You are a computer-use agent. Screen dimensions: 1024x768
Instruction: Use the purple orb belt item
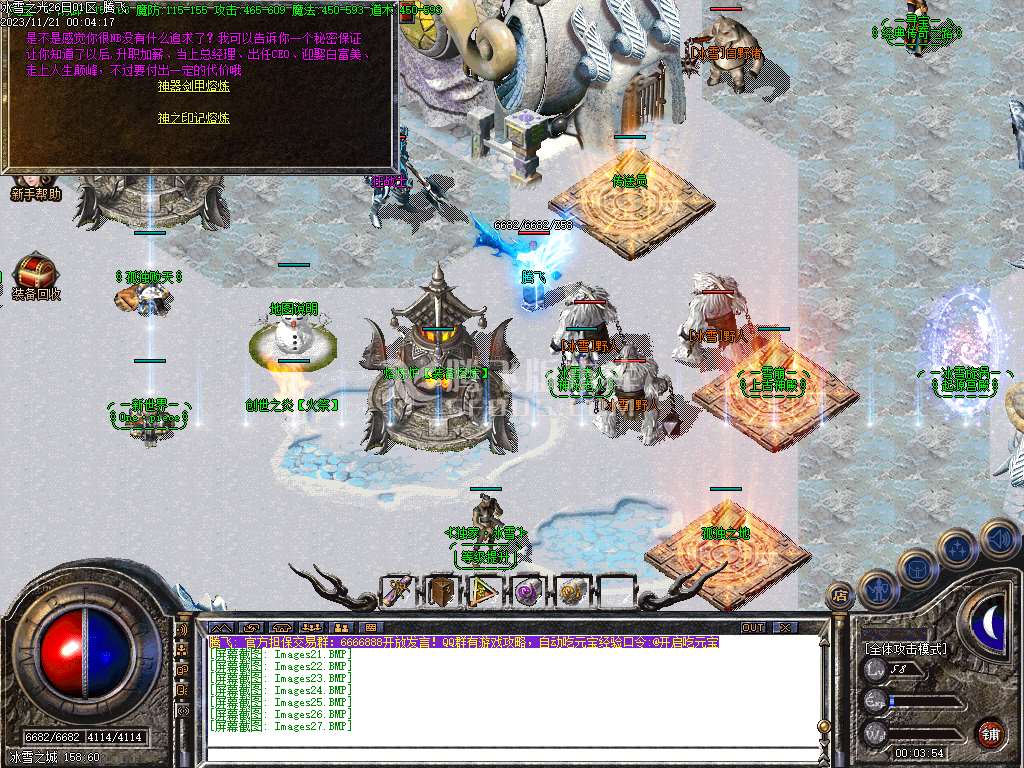point(526,591)
